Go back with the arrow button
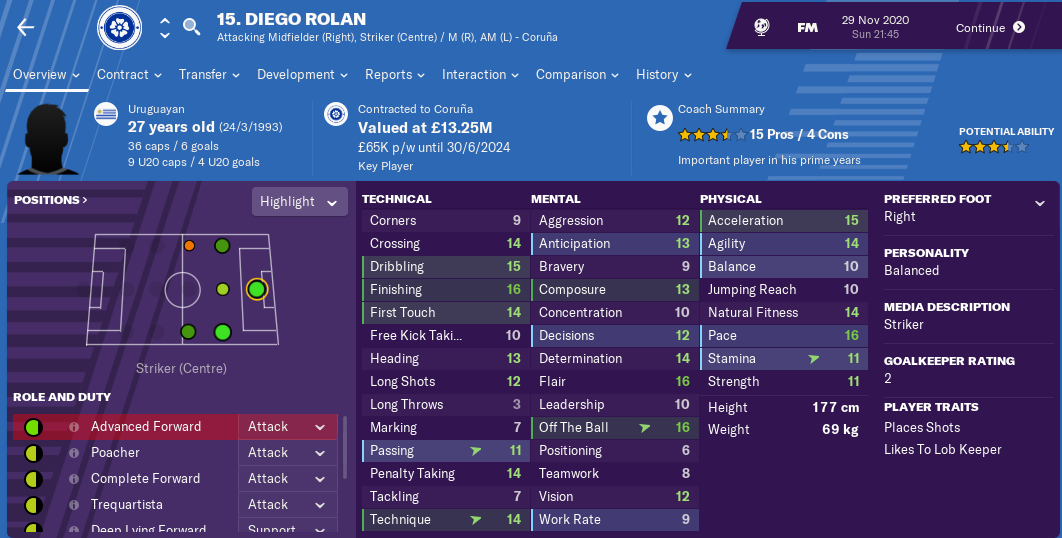 click(26, 28)
